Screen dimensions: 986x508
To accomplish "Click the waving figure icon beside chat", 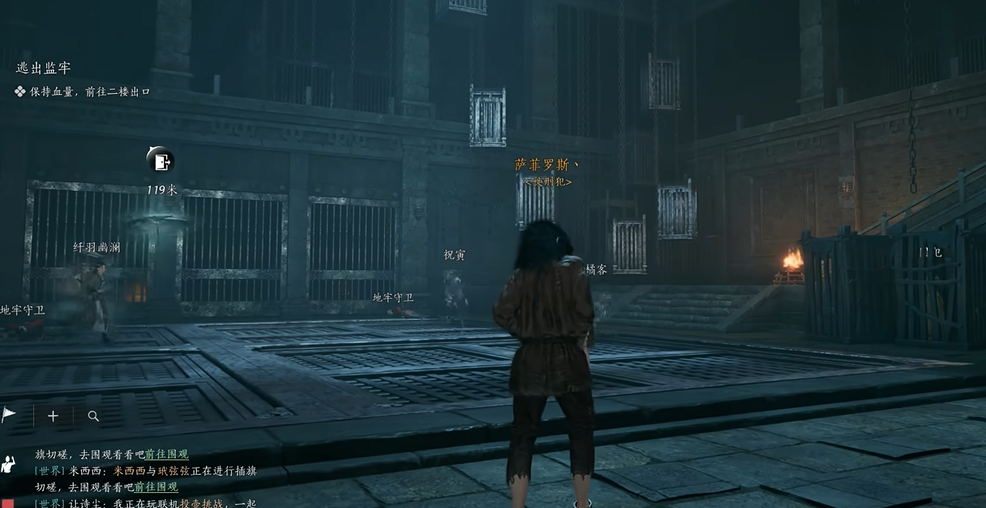I will click(9, 464).
